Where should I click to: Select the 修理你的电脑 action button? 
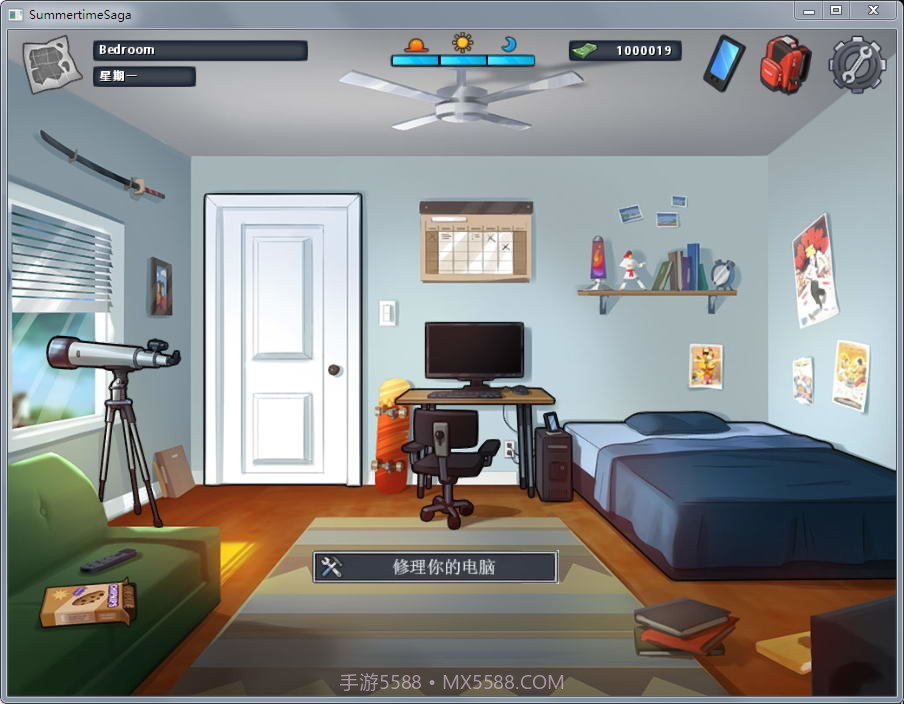pos(435,567)
